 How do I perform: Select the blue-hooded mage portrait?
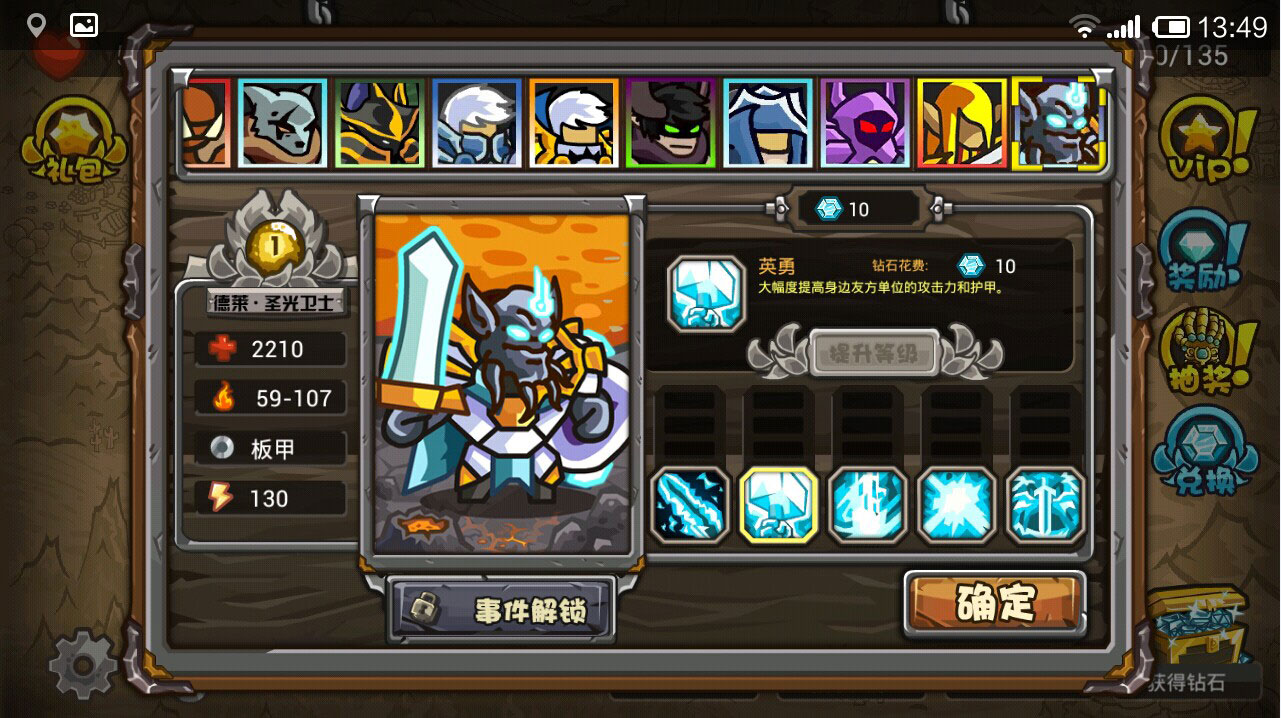click(x=768, y=123)
